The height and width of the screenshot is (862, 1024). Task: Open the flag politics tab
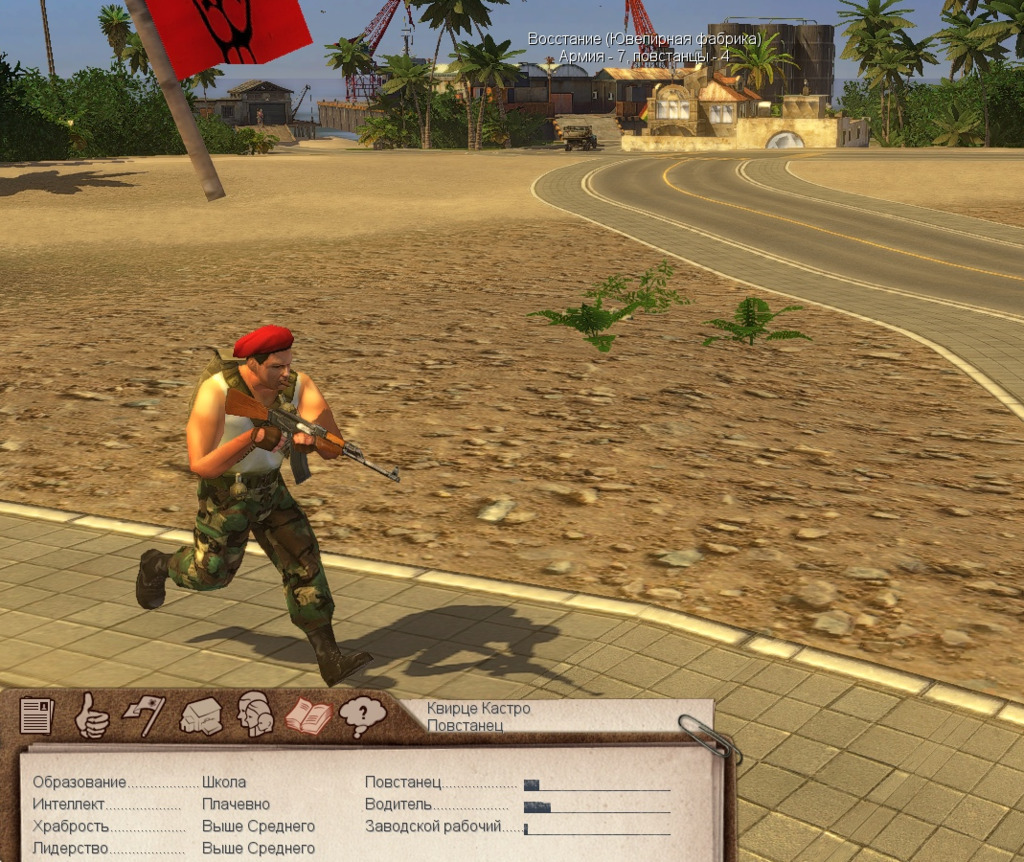144,715
